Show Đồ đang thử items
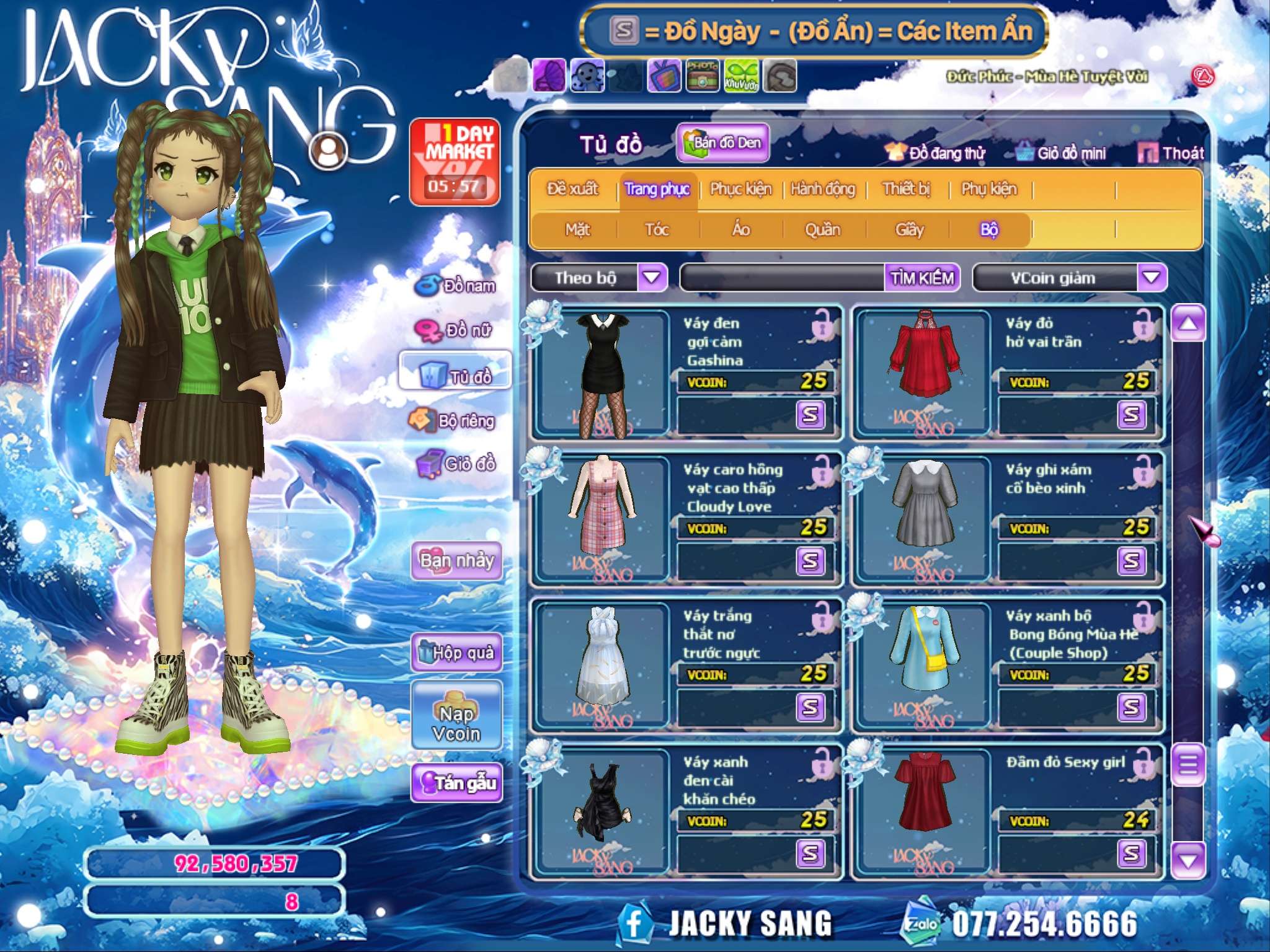The image size is (1270, 952). point(936,153)
